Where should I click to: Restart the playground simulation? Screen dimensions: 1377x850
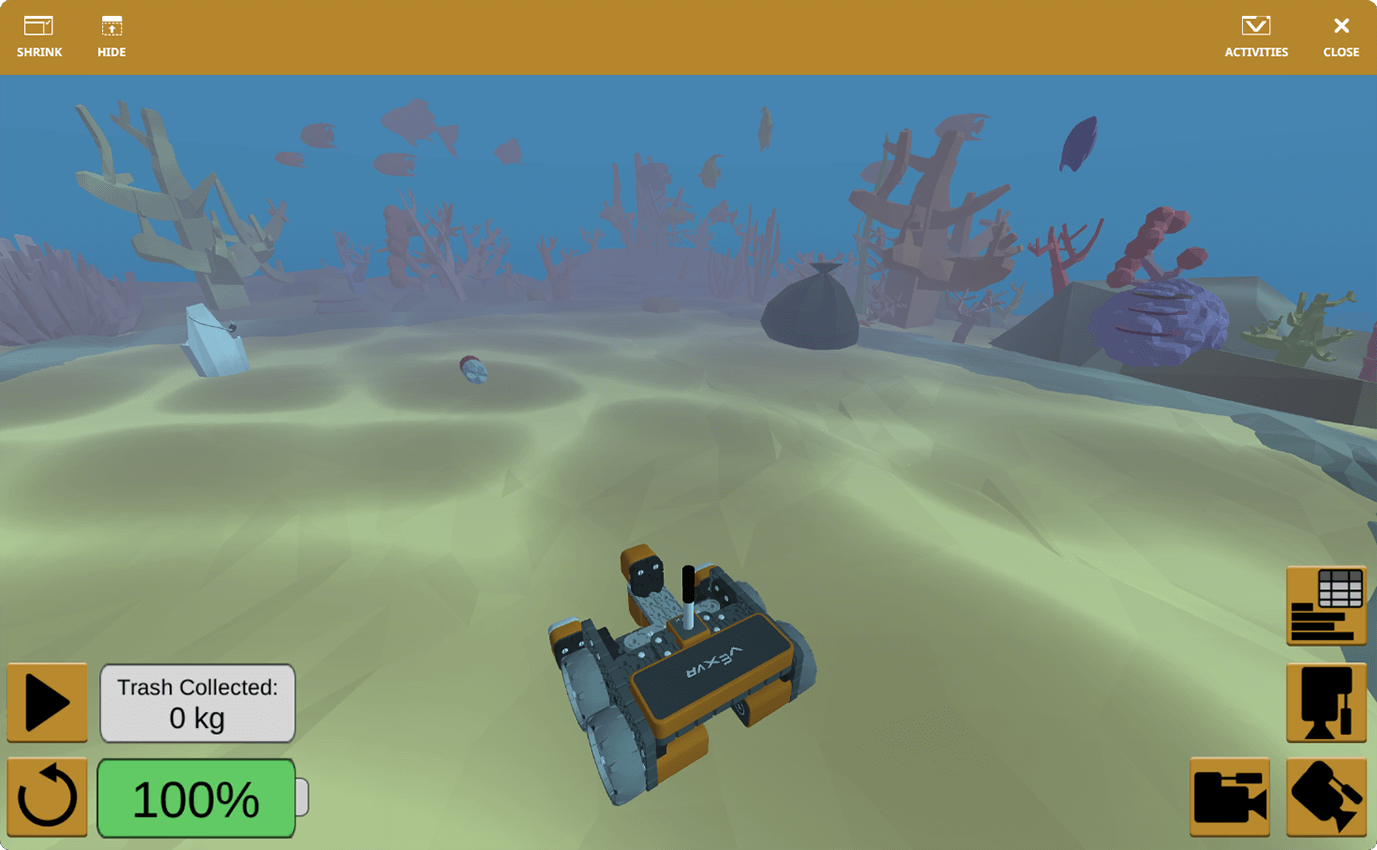46,798
